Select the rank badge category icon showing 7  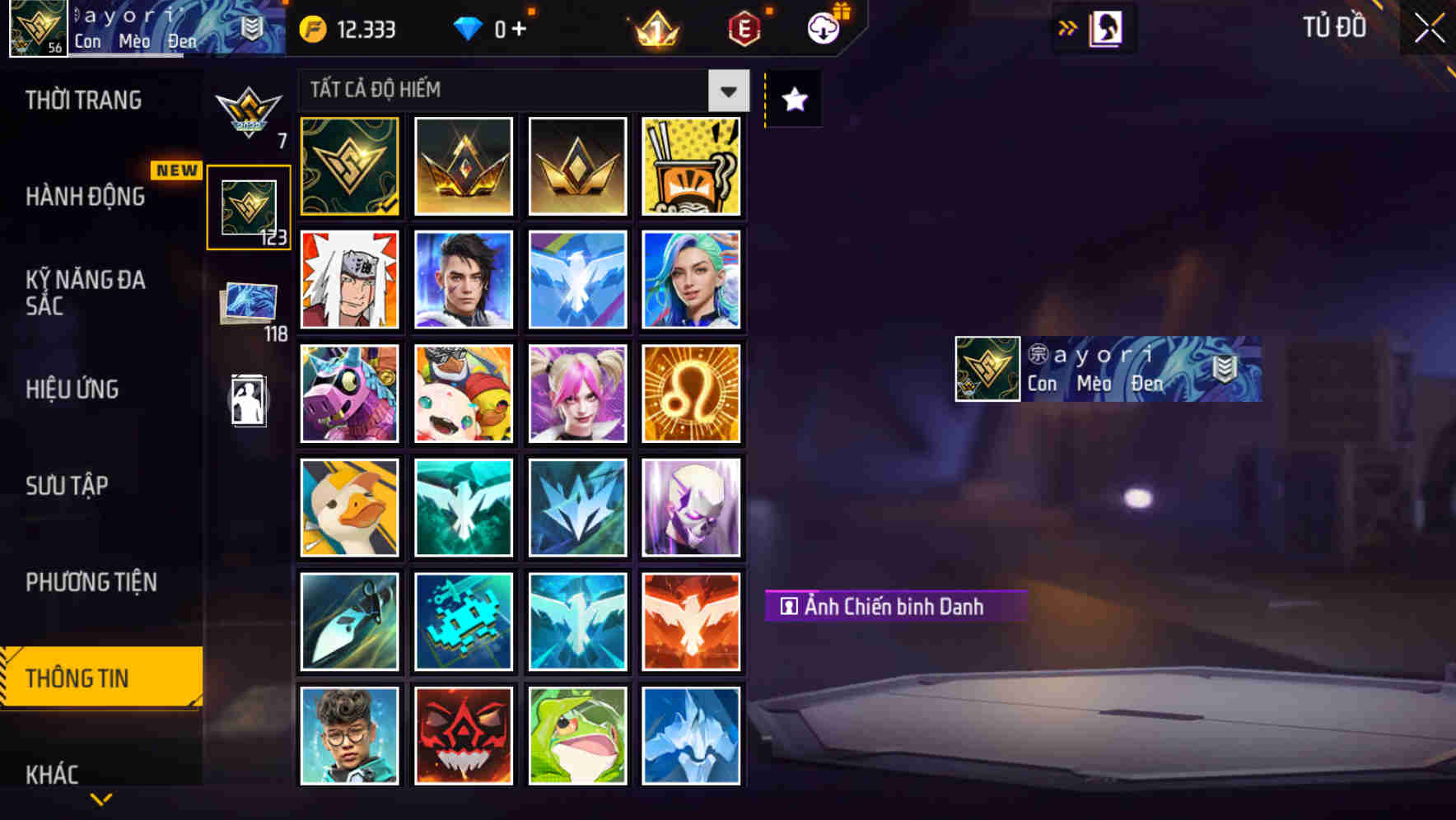[x=248, y=109]
